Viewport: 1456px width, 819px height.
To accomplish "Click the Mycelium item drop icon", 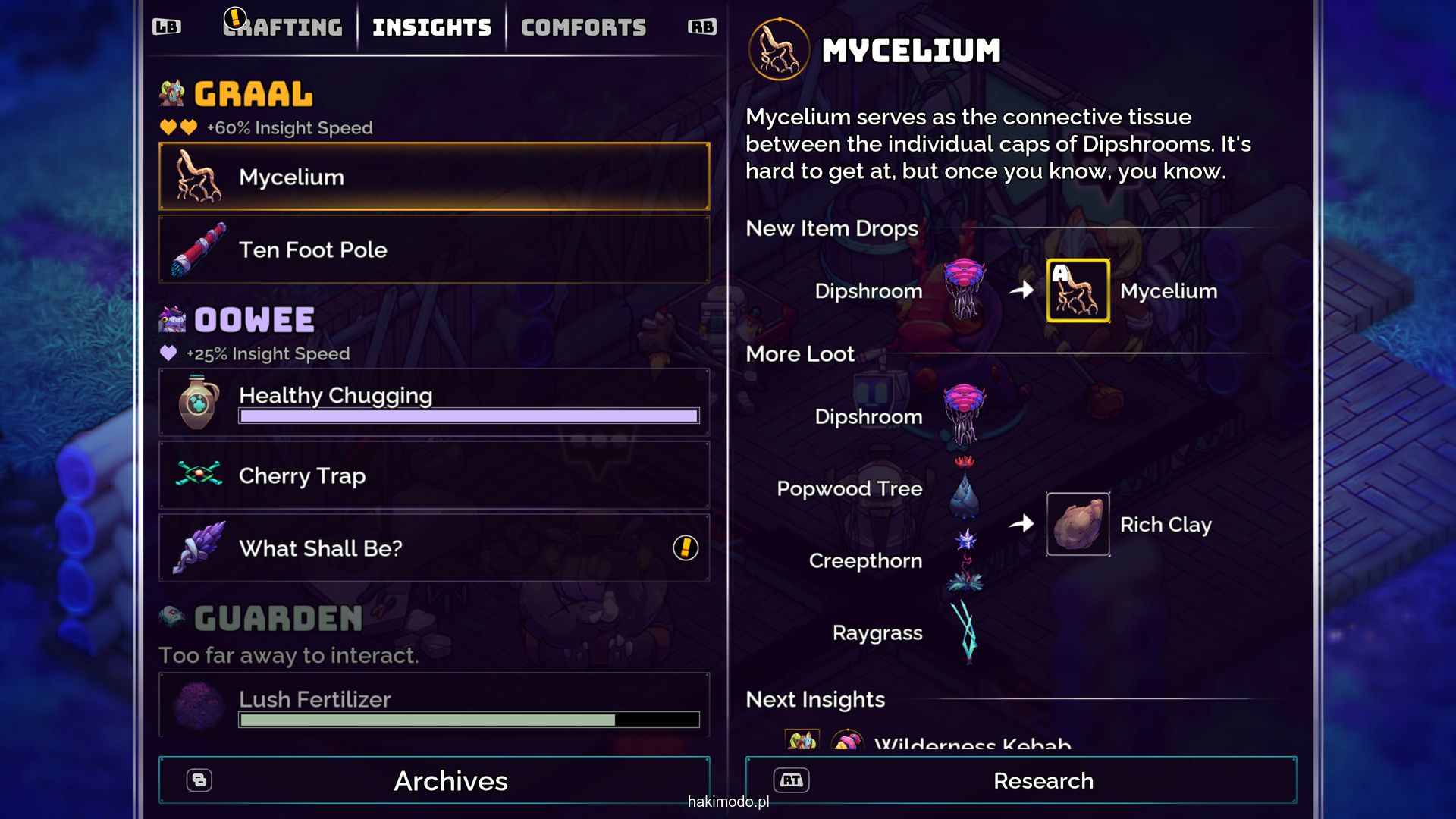I will click(x=1078, y=291).
